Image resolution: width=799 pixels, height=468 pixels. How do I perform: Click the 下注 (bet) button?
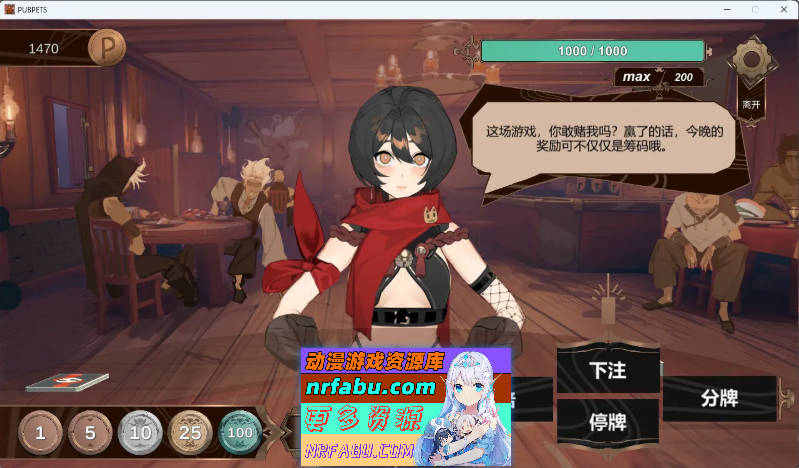[x=607, y=370]
